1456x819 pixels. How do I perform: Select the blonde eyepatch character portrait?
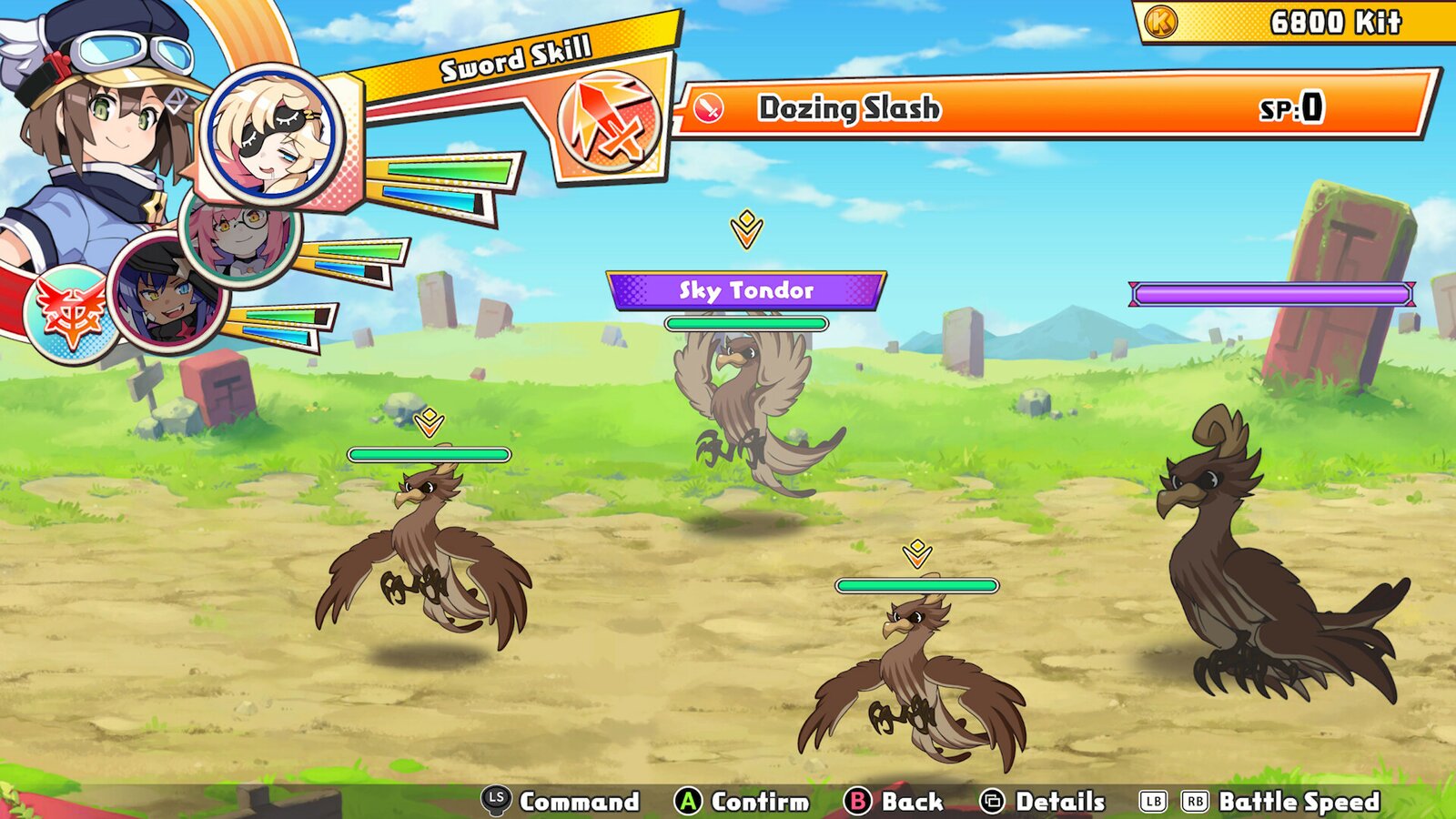coord(270,135)
